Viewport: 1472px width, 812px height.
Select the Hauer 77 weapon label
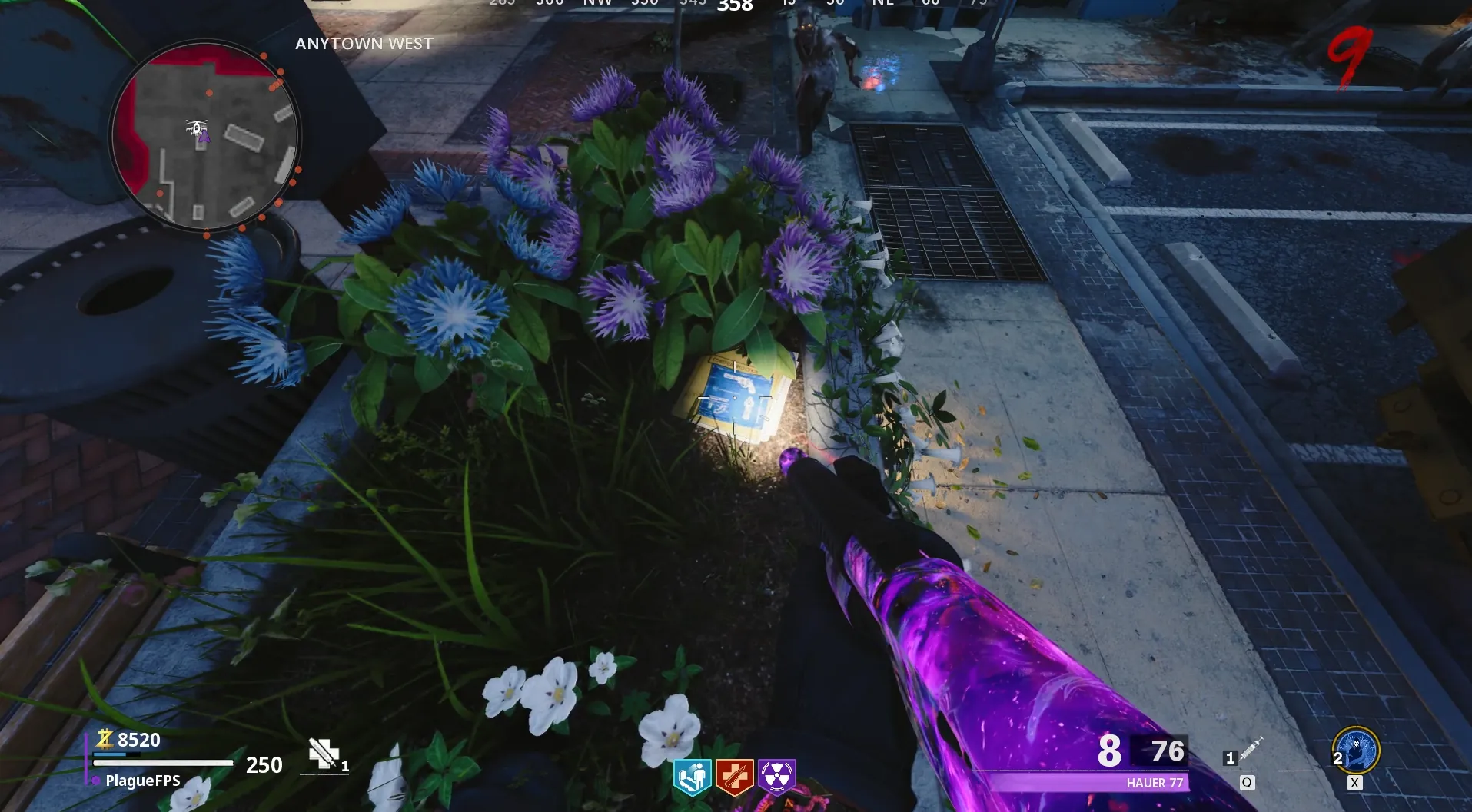(x=1155, y=783)
